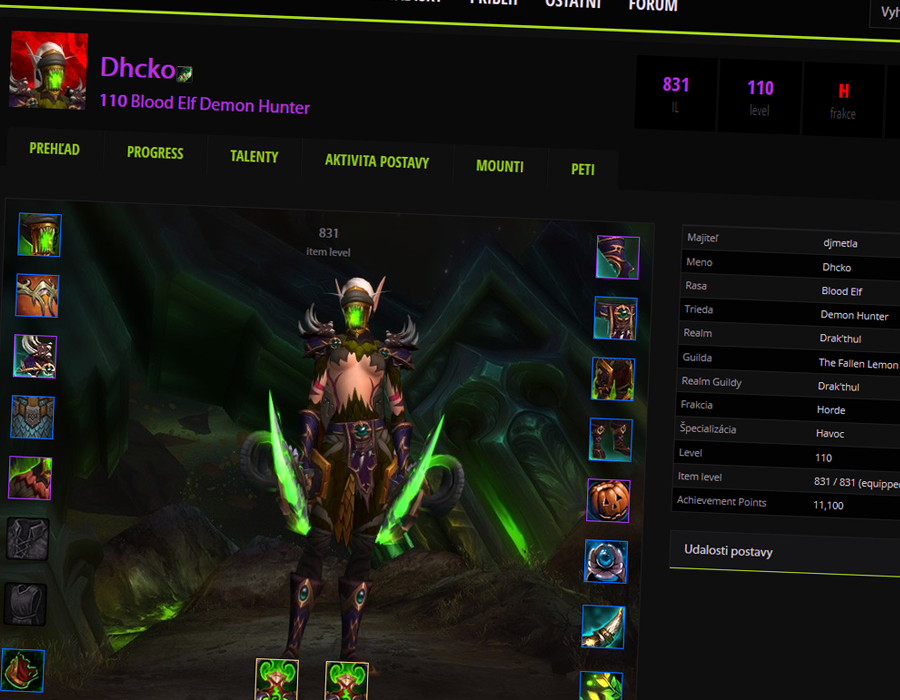The image size is (900, 700).
Task: Inspect the belt with green gem
Action: coord(615,318)
